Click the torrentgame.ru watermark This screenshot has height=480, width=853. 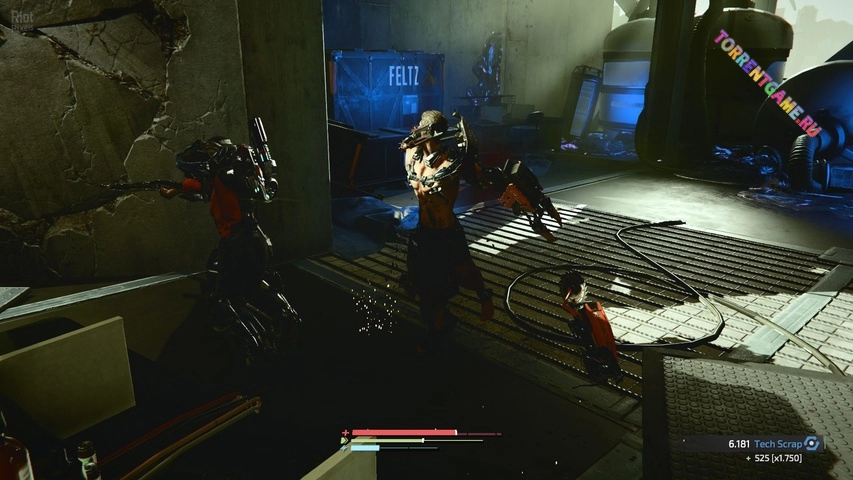point(767,81)
